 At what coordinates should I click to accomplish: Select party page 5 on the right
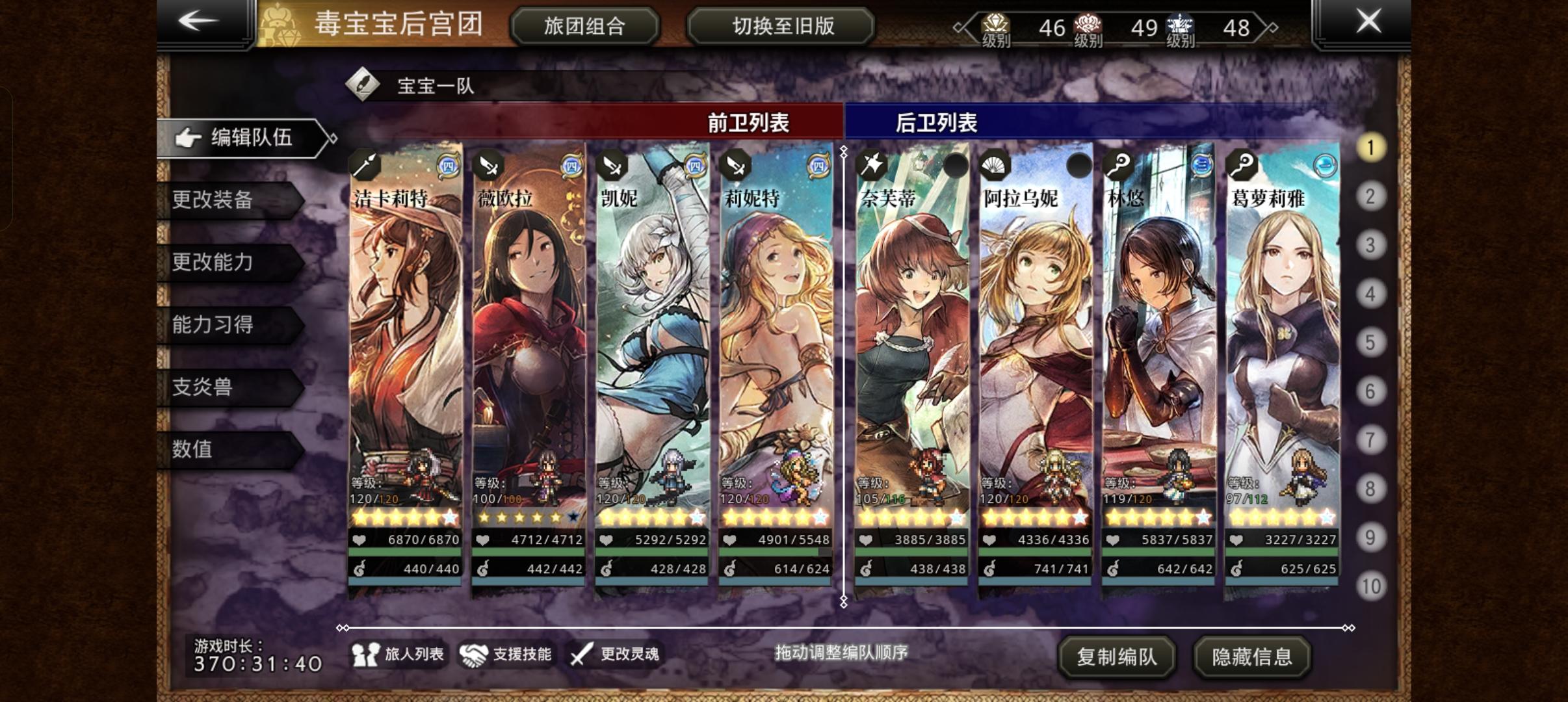[1370, 343]
